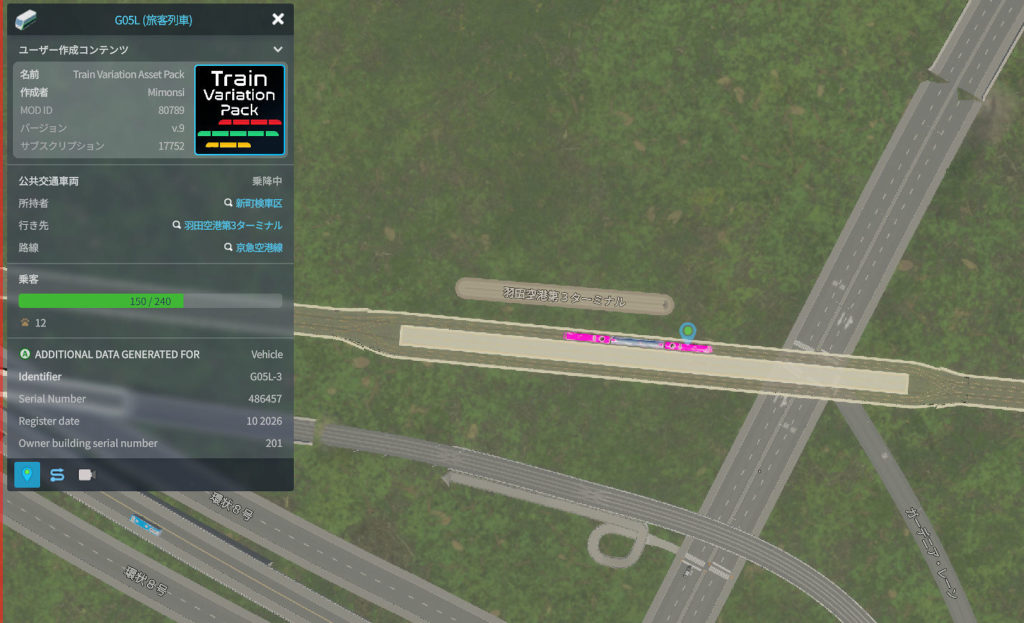This screenshot has width=1024, height=623.
Task: Select the blue train marker pin
Action: click(687, 331)
